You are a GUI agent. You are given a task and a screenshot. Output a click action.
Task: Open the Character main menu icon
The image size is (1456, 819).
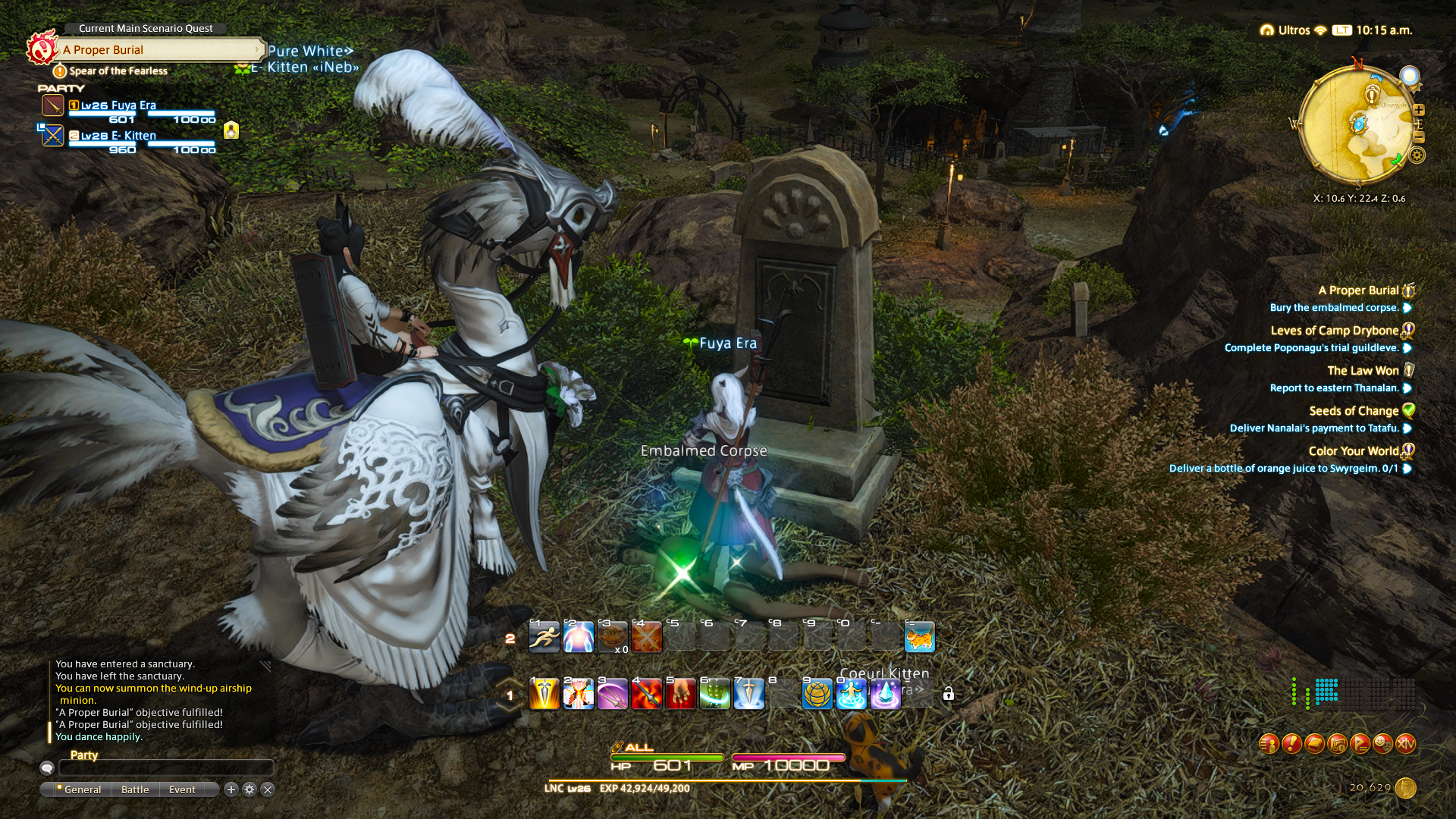[x=1269, y=744]
